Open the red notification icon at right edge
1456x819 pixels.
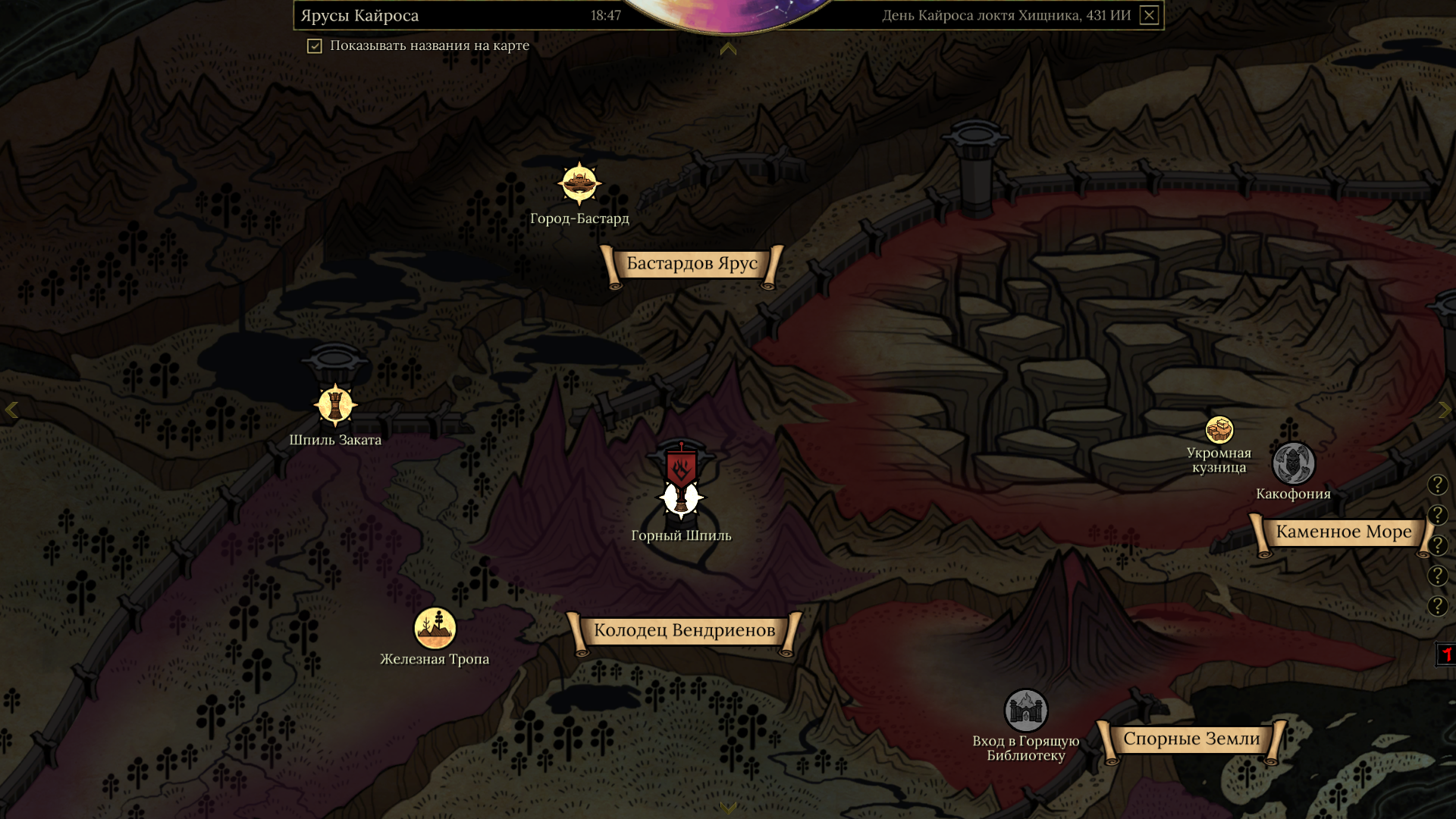click(x=1445, y=654)
